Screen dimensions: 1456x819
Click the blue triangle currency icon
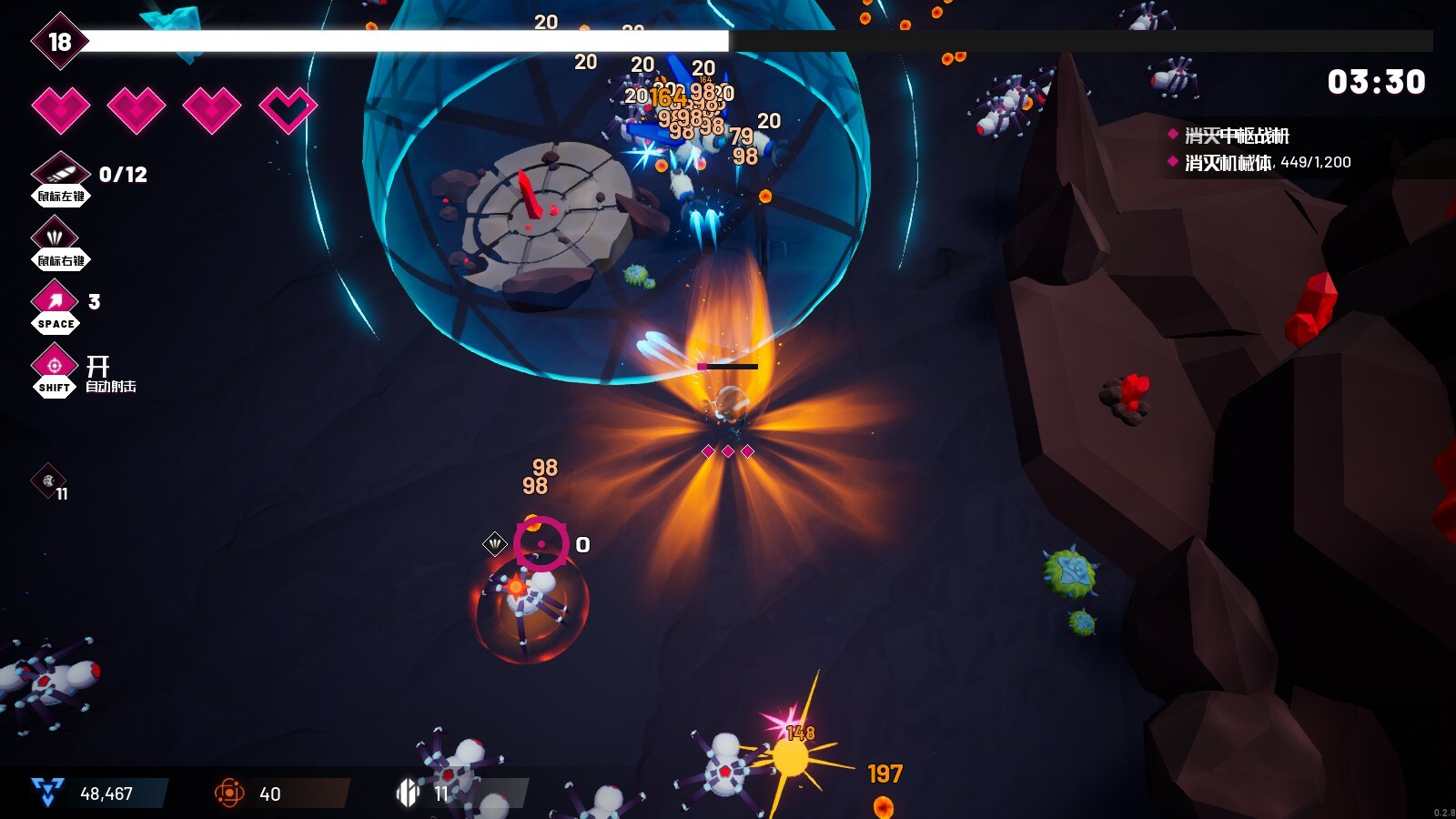(46, 793)
